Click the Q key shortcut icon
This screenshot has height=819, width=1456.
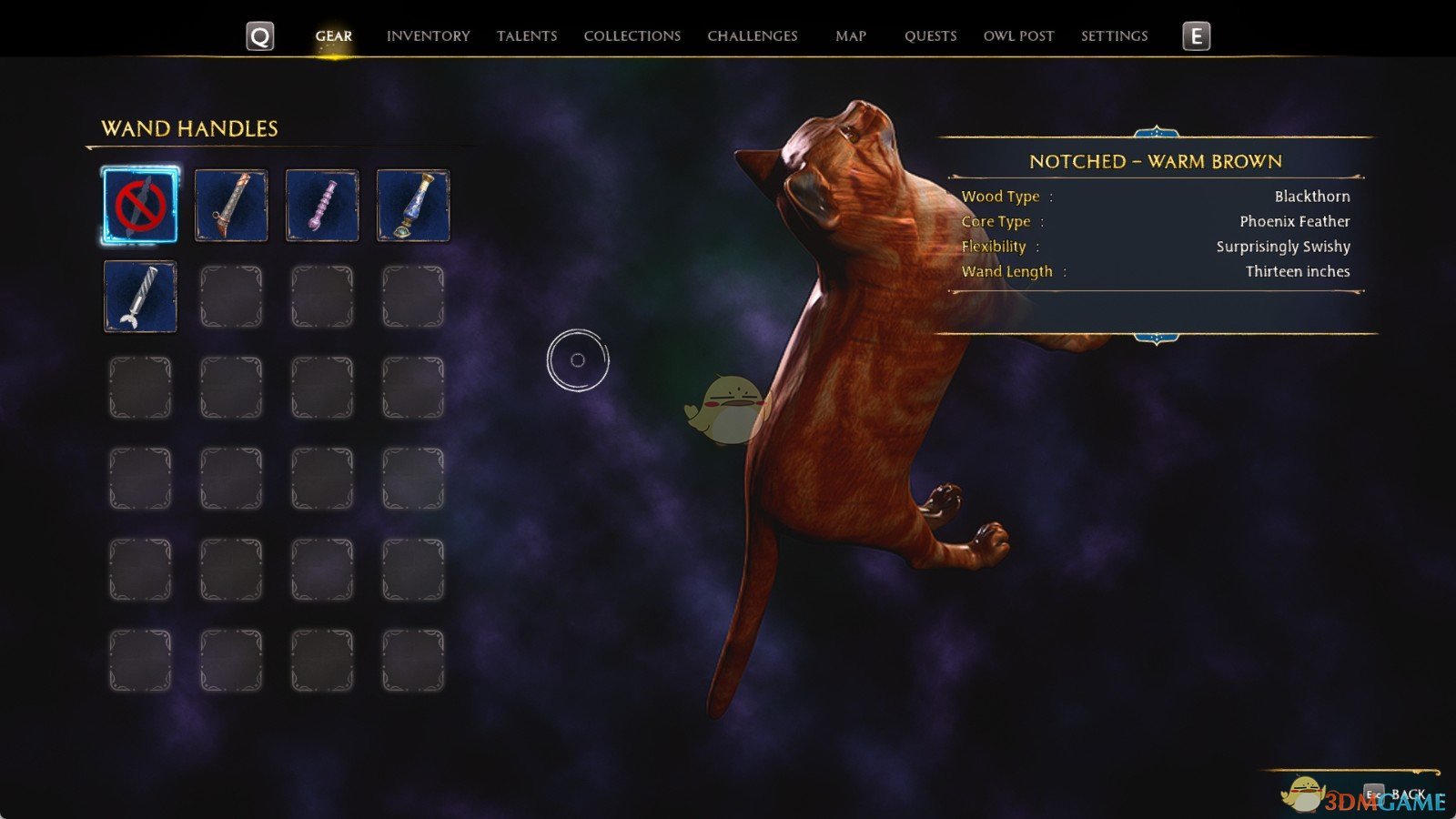click(258, 36)
